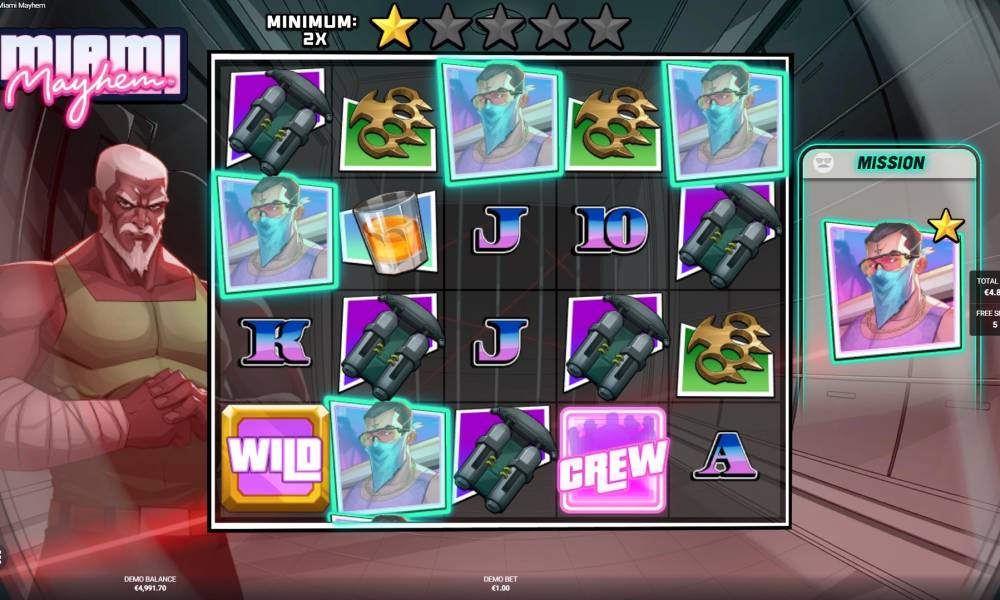
Task: Pick the letter K tile
Action: pos(274,342)
